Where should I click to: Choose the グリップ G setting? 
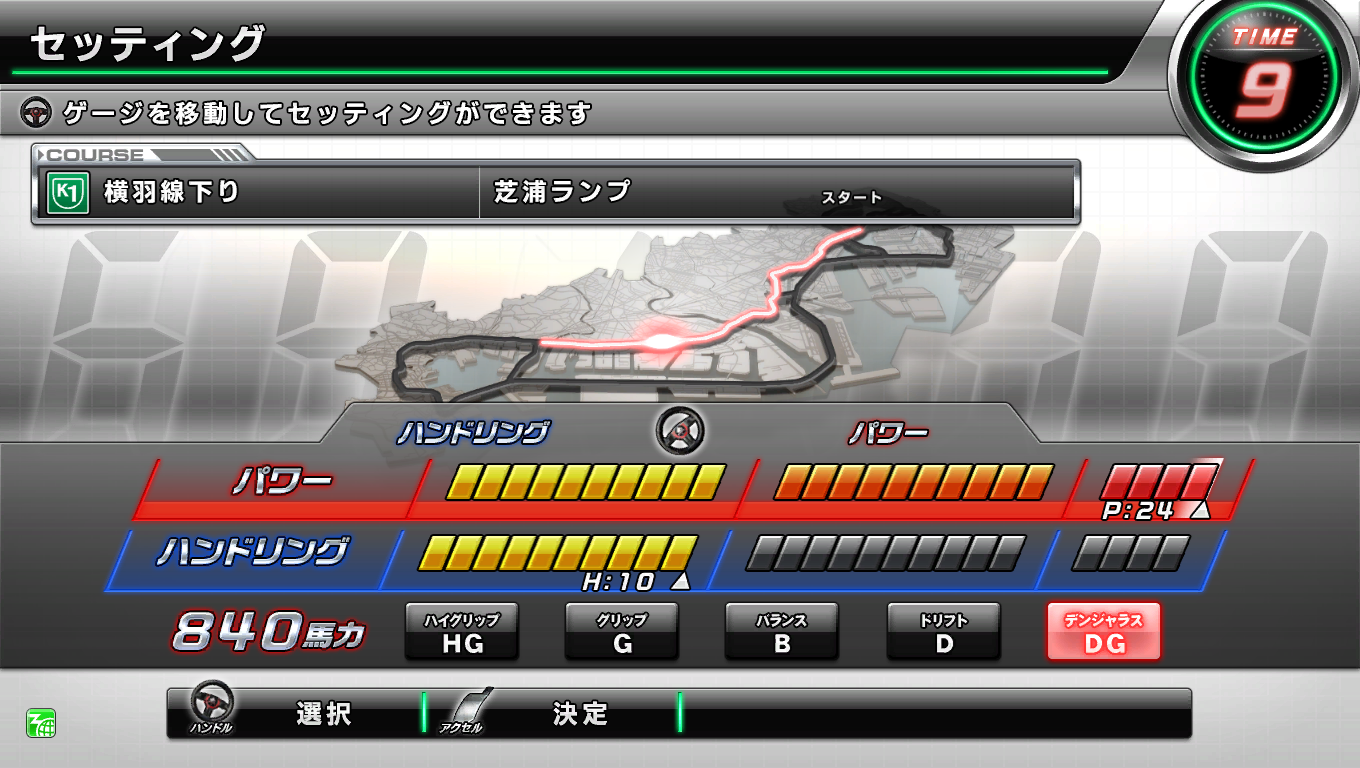click(x=622, y=632)
